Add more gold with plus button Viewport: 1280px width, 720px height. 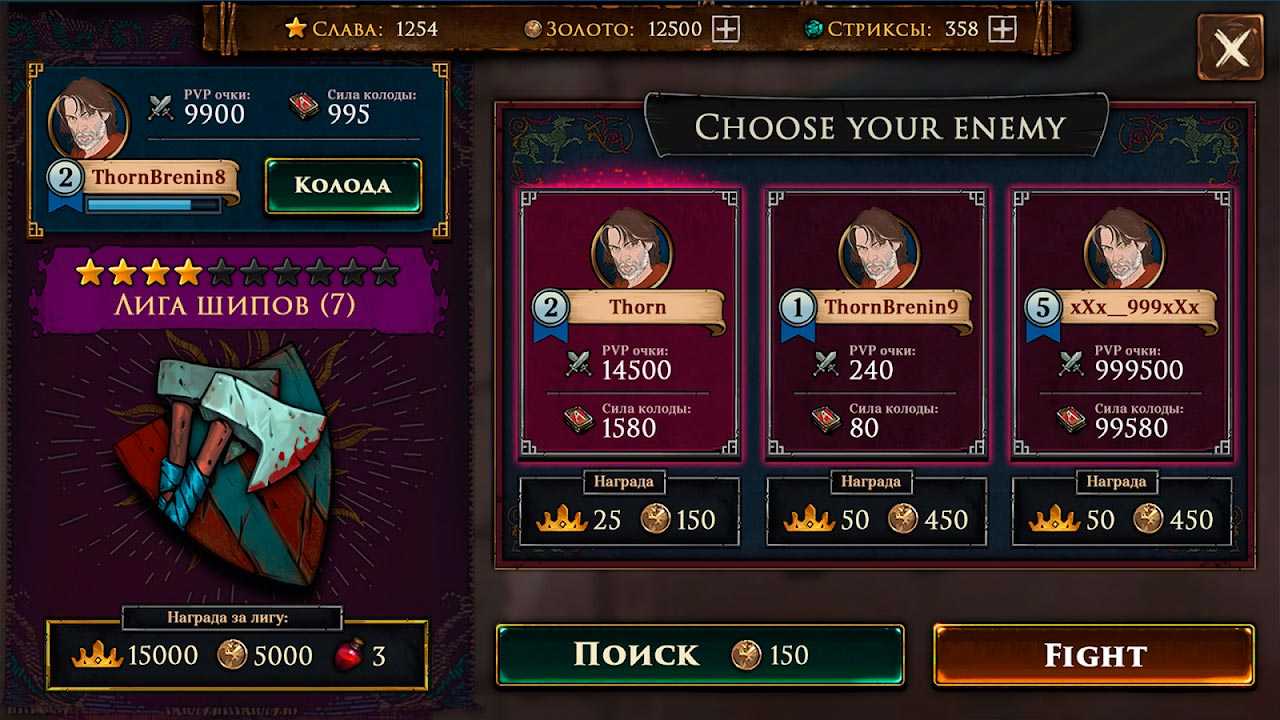[726, 29]
